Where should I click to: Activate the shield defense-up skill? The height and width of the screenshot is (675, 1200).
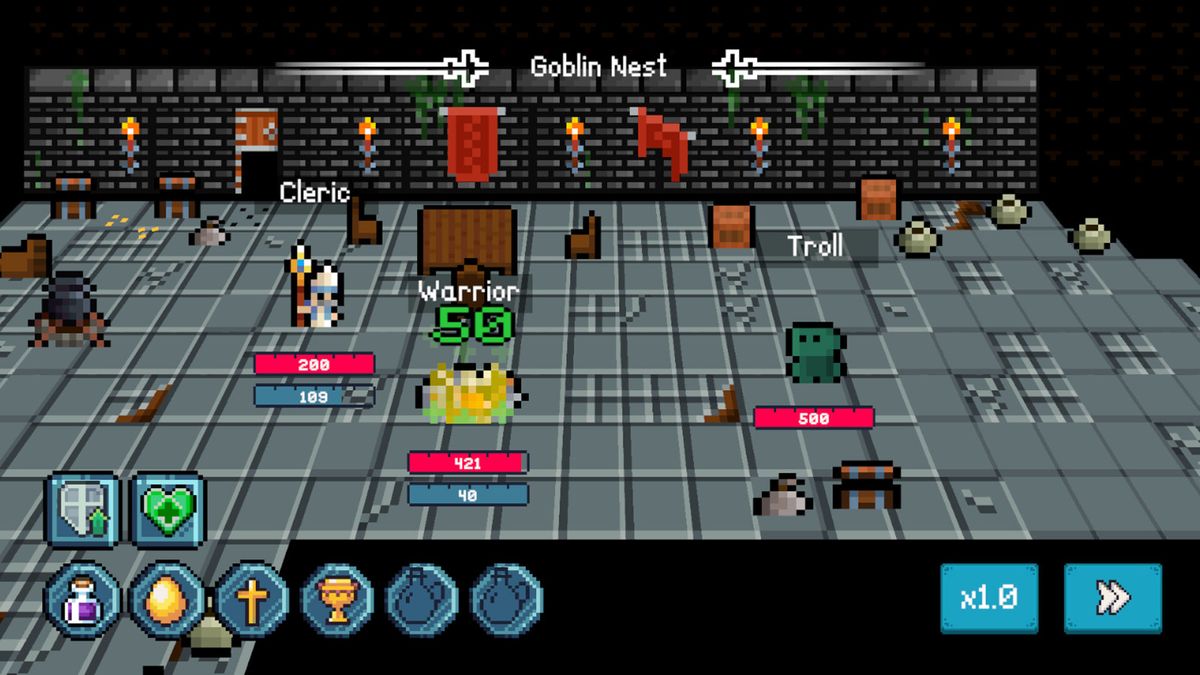coord(82,509)
